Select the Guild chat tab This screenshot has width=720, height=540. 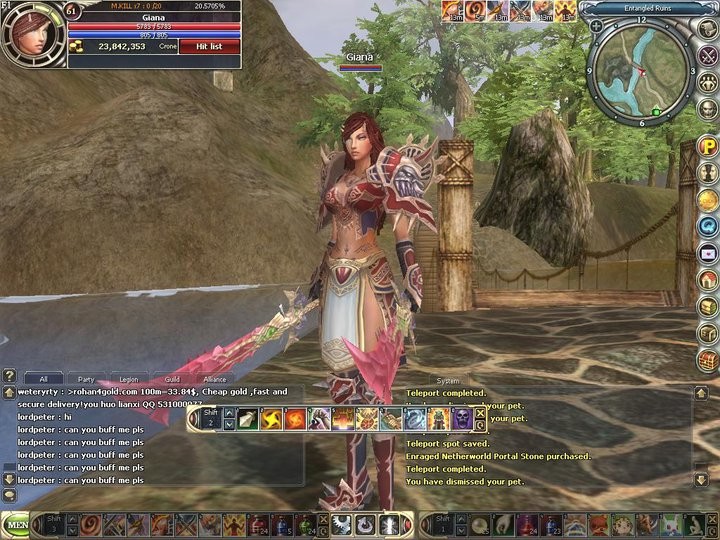point(172,379)
